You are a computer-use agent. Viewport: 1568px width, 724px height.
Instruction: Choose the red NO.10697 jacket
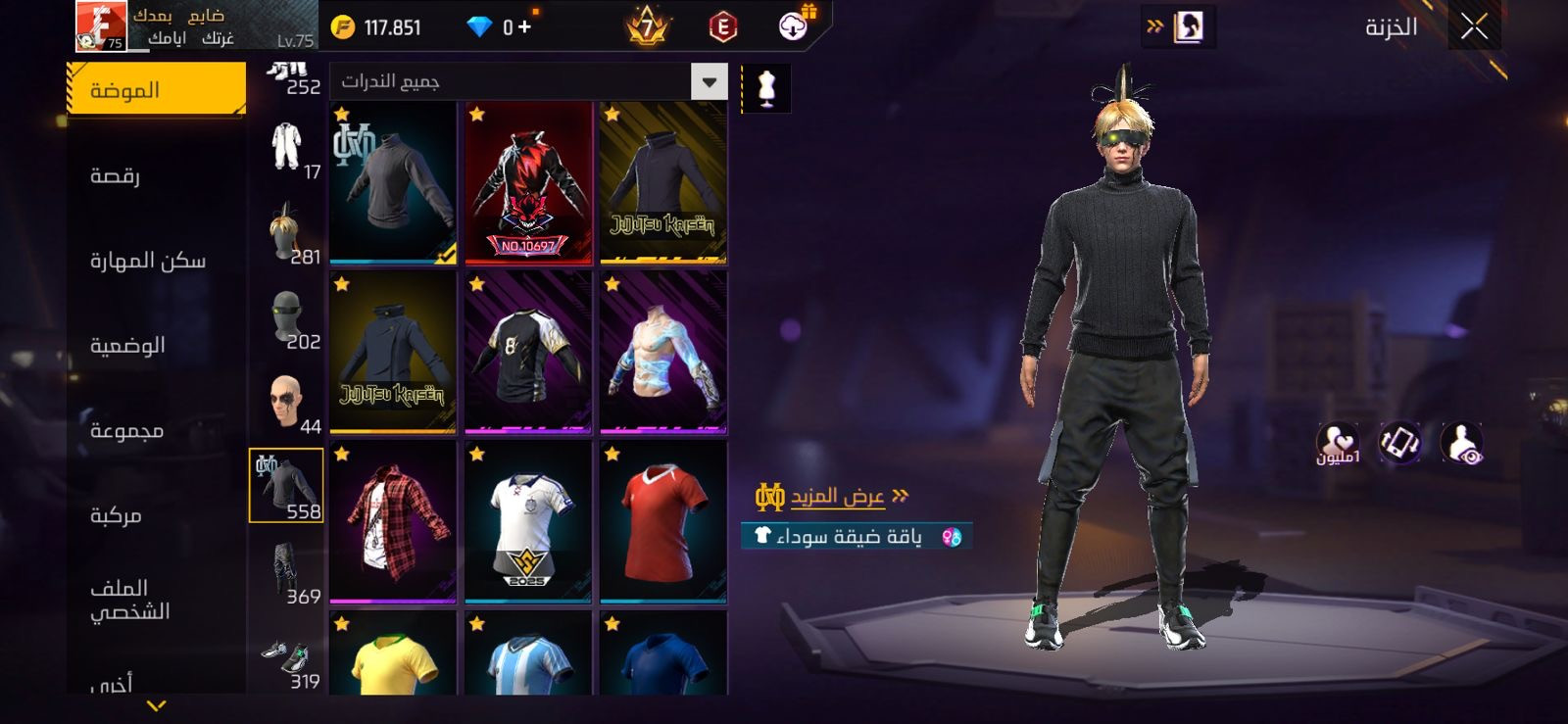tap(528, 183)
